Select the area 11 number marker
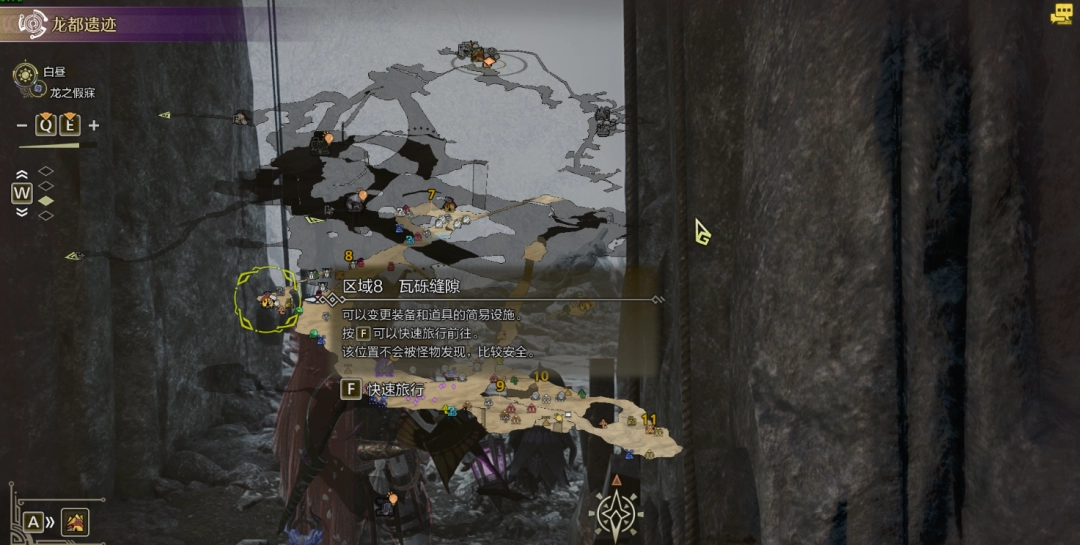 [649, 420]
